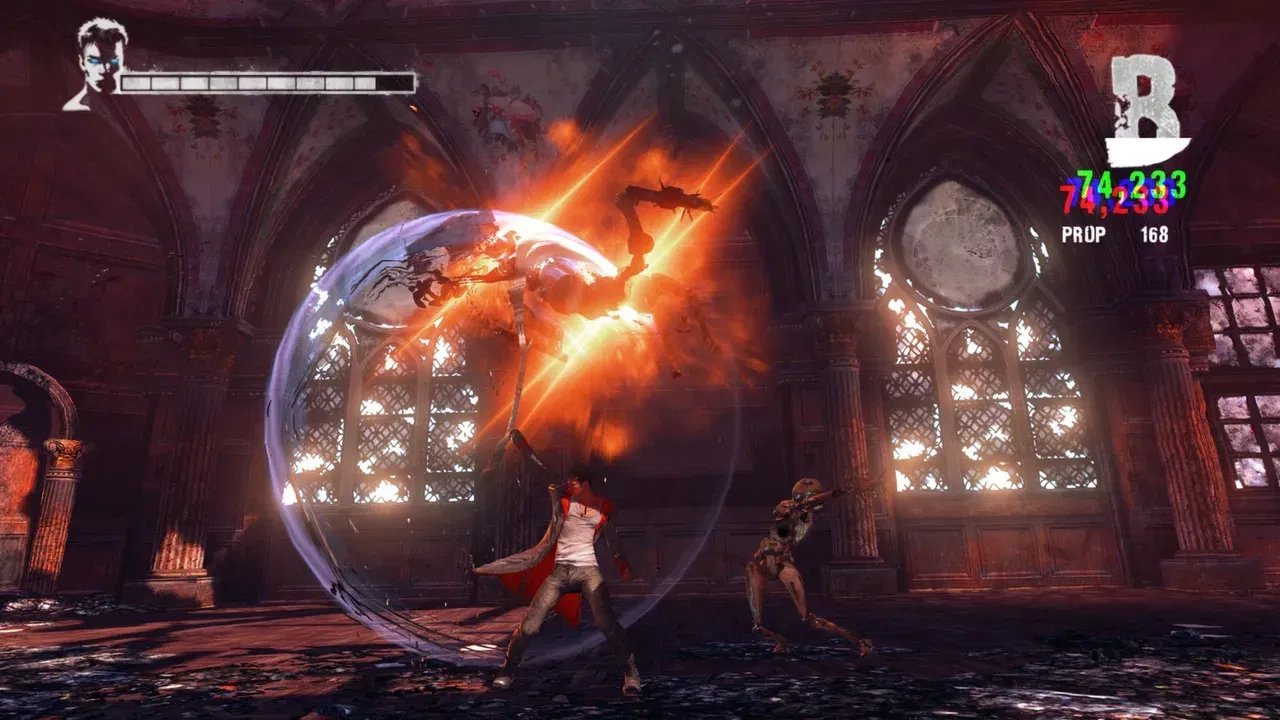1280x720 pixels.
Task: Click Dante's portrait icon on the HUD
Action: [x=97, y=64]
